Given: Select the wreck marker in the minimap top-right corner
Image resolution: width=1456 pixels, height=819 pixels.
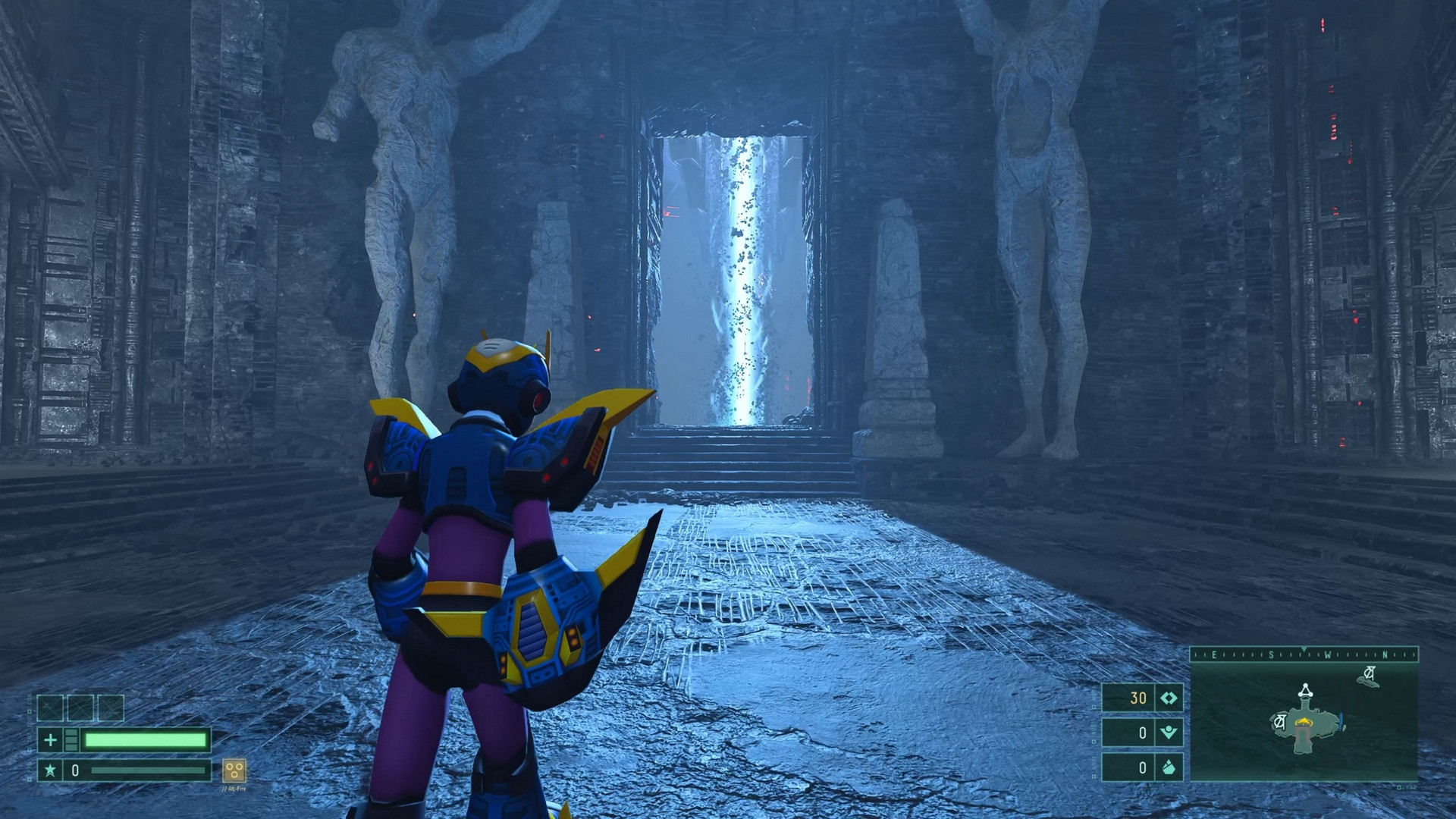Looking at the screenshot, I should pos(1369,682).
